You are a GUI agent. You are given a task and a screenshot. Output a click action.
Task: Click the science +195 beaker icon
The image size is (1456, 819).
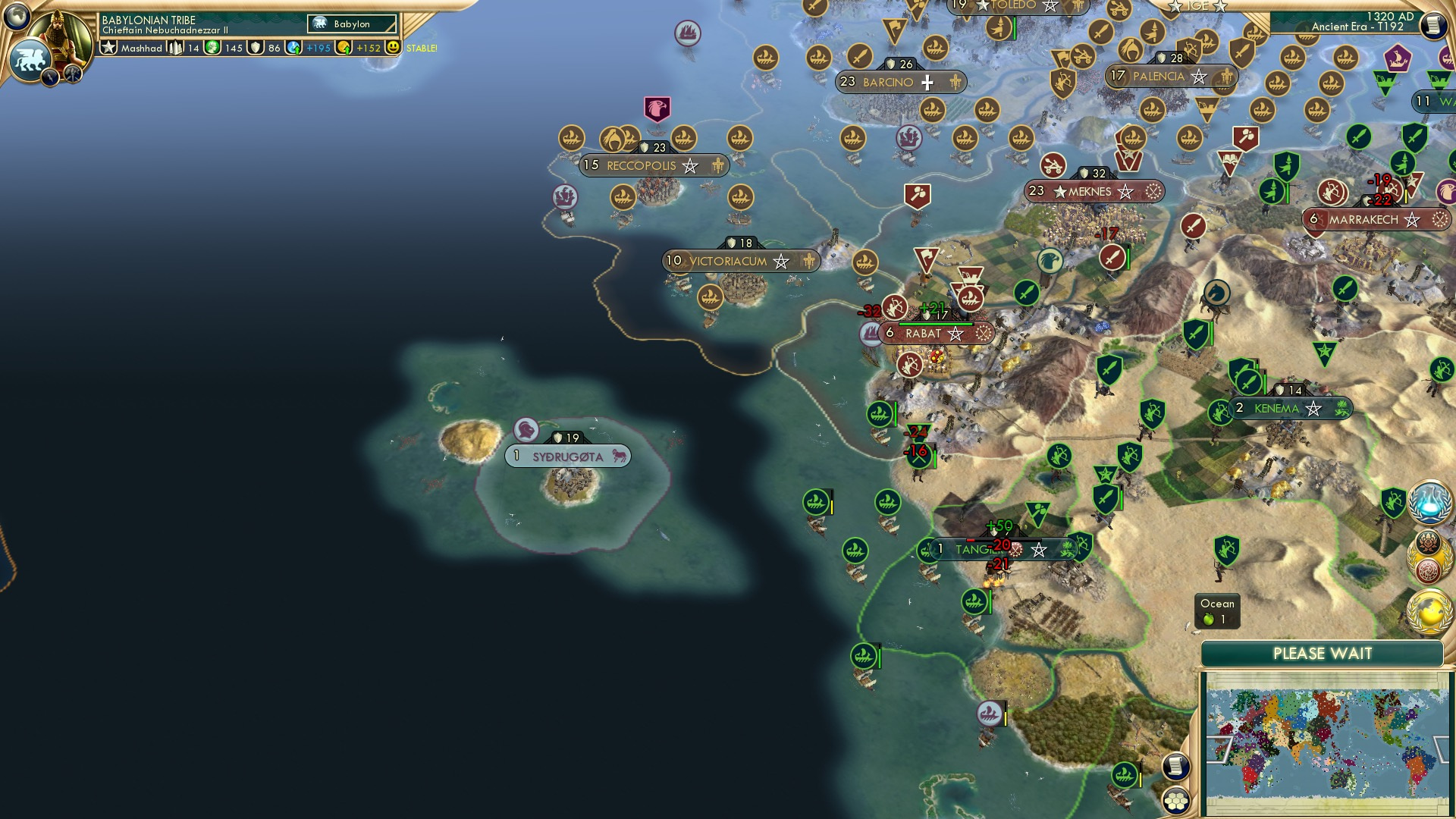point(293,49)
